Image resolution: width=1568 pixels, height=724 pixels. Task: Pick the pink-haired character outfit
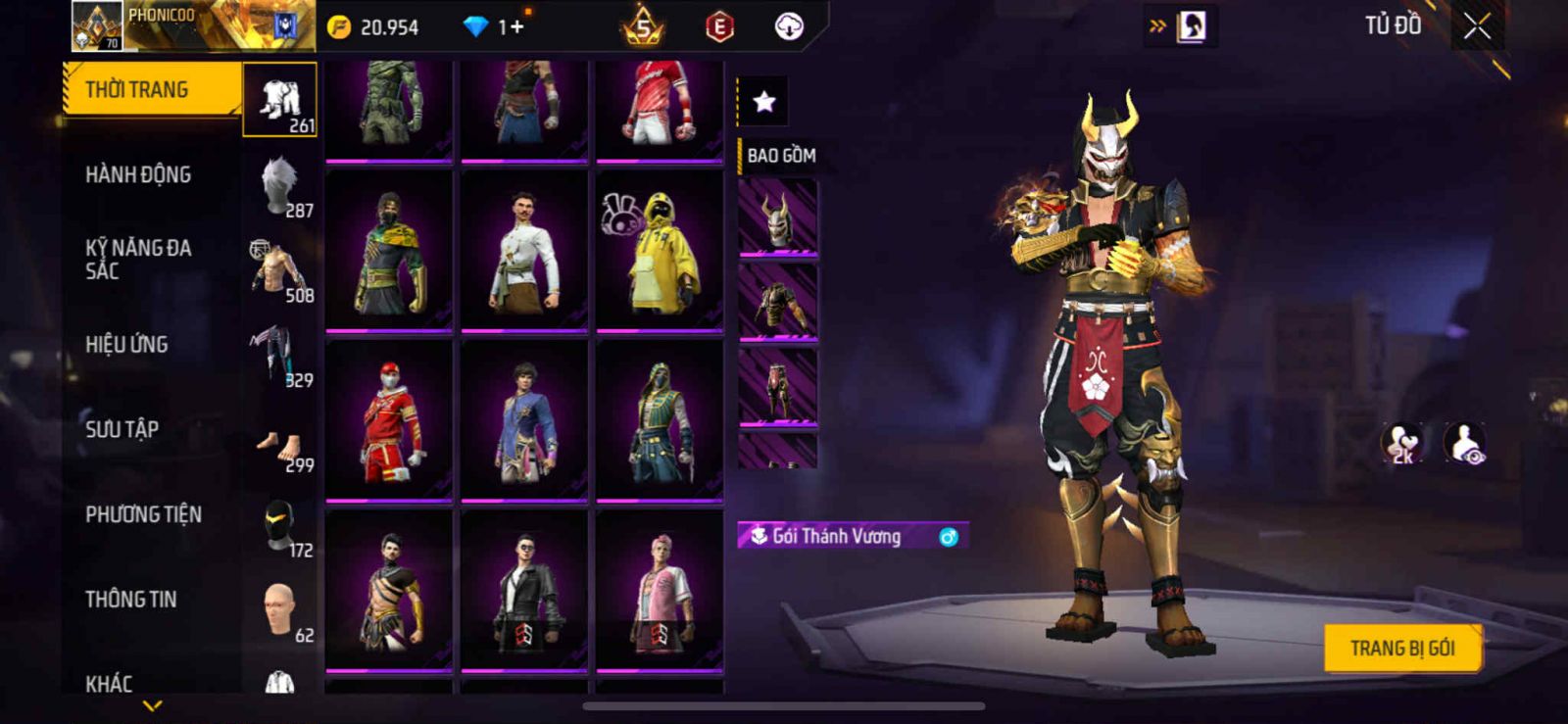point(660,591)
